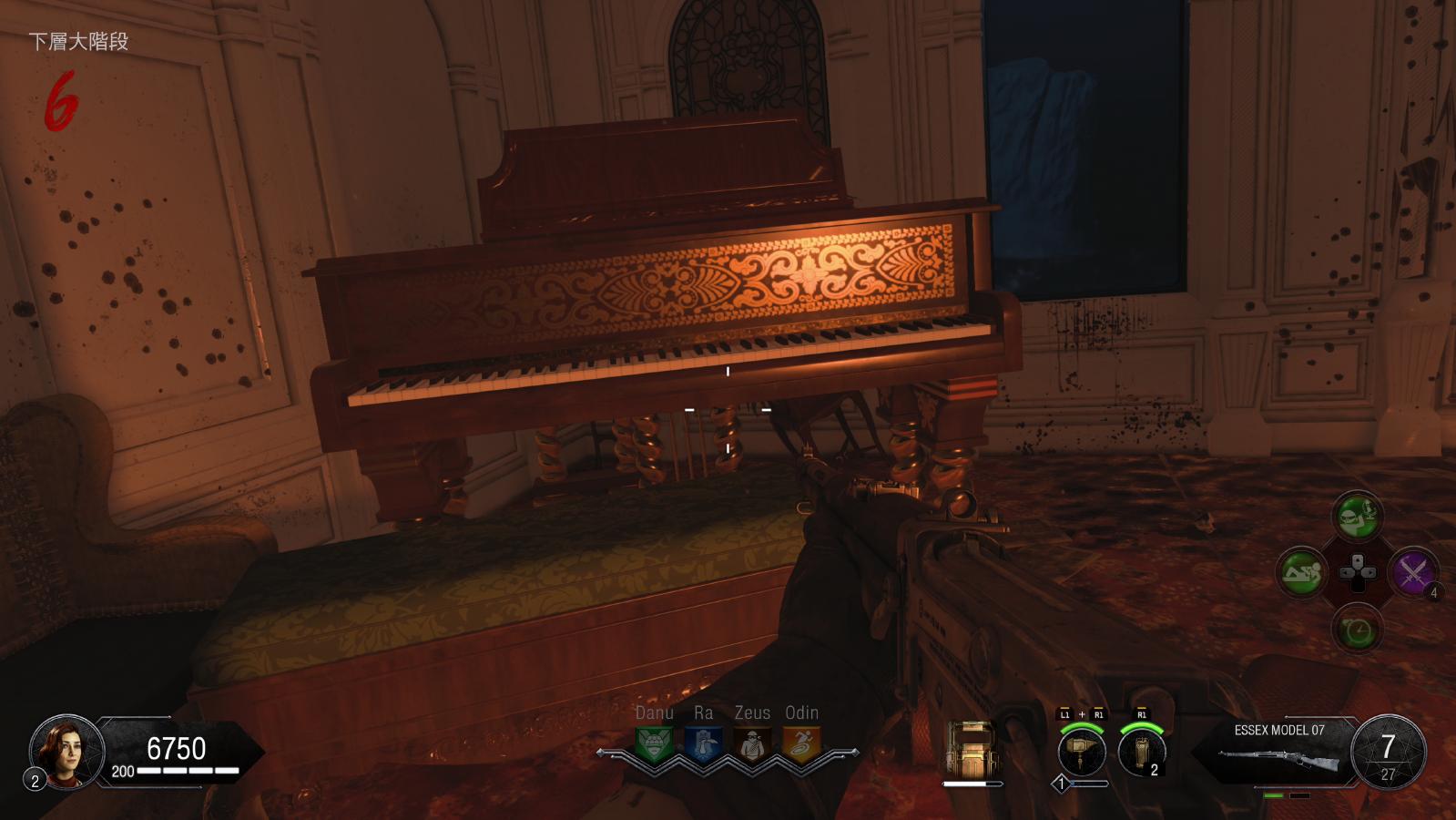Select the grenade equipment icon
The height and width of the screenshot is (820, 1456).
[1142, 753]
